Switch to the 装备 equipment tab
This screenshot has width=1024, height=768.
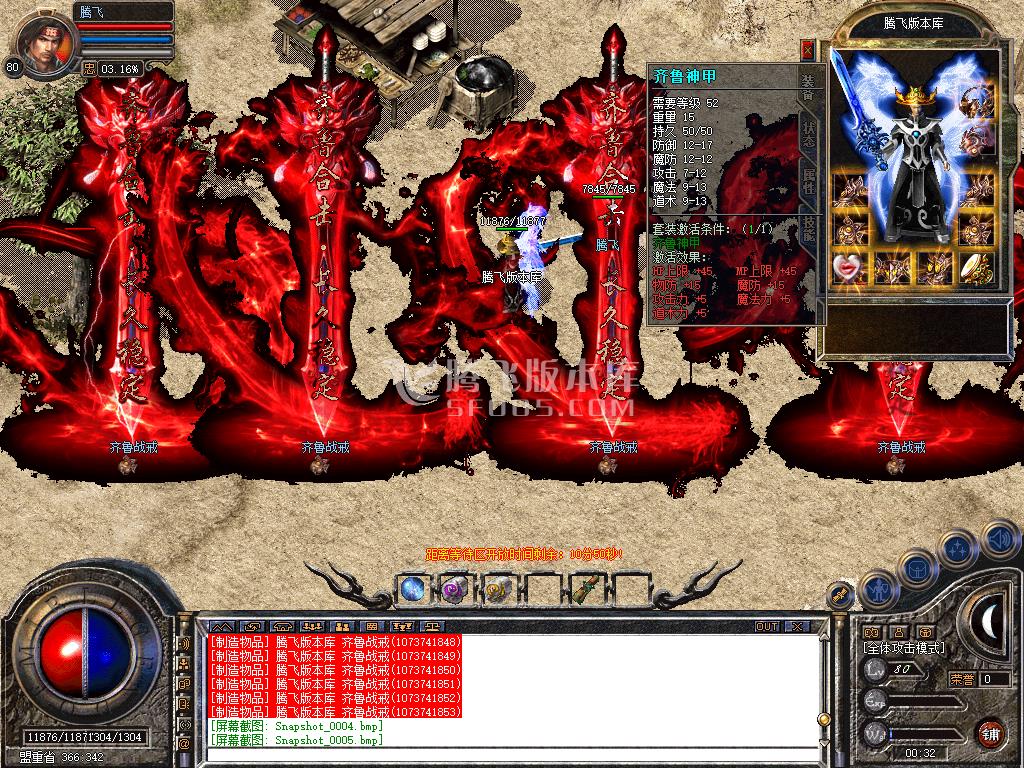coord(807,88)
